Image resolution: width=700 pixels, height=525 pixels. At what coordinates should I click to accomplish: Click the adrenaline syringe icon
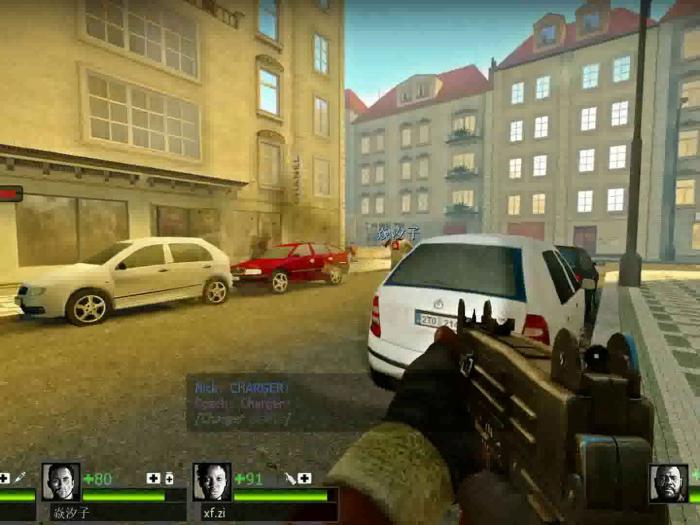pyautogui.click(x=19, y=478)
